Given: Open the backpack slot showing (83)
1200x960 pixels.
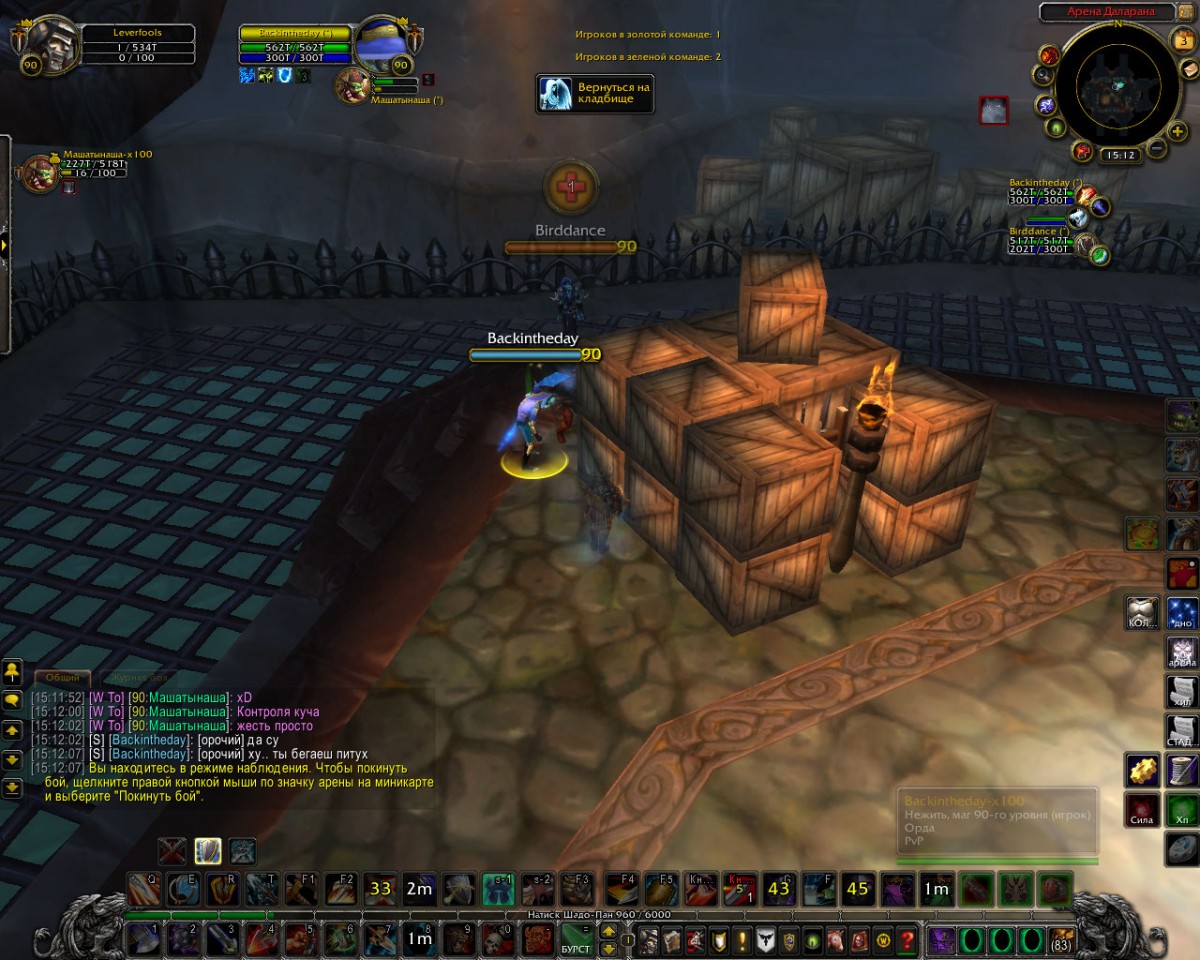Looking at the screenshot, I should 1061,940.
